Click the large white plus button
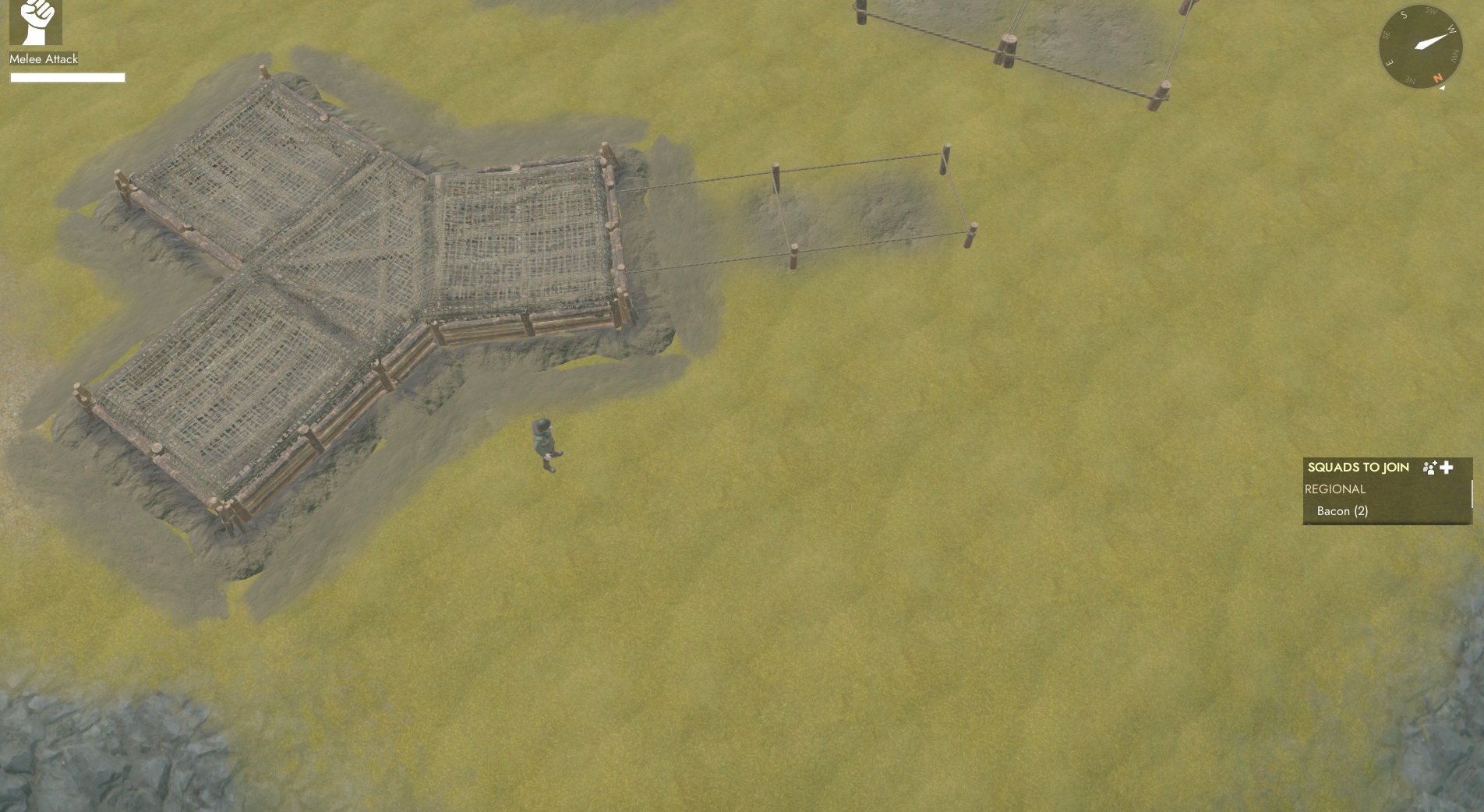1484x812 pixels. pyautogui.click(x=1447, y=468)
